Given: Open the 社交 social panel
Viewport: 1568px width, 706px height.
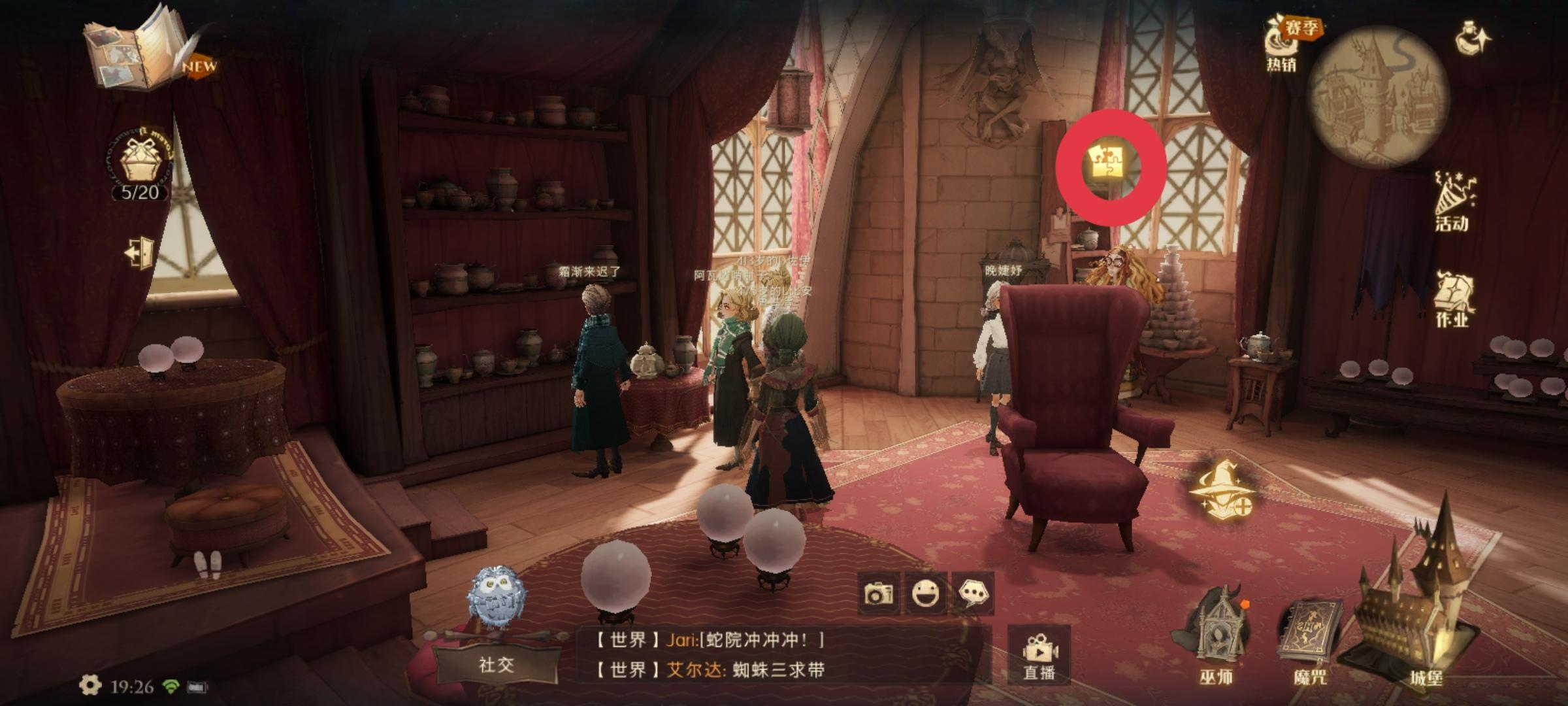Looking at the screenshot, I should coord(497,665).
